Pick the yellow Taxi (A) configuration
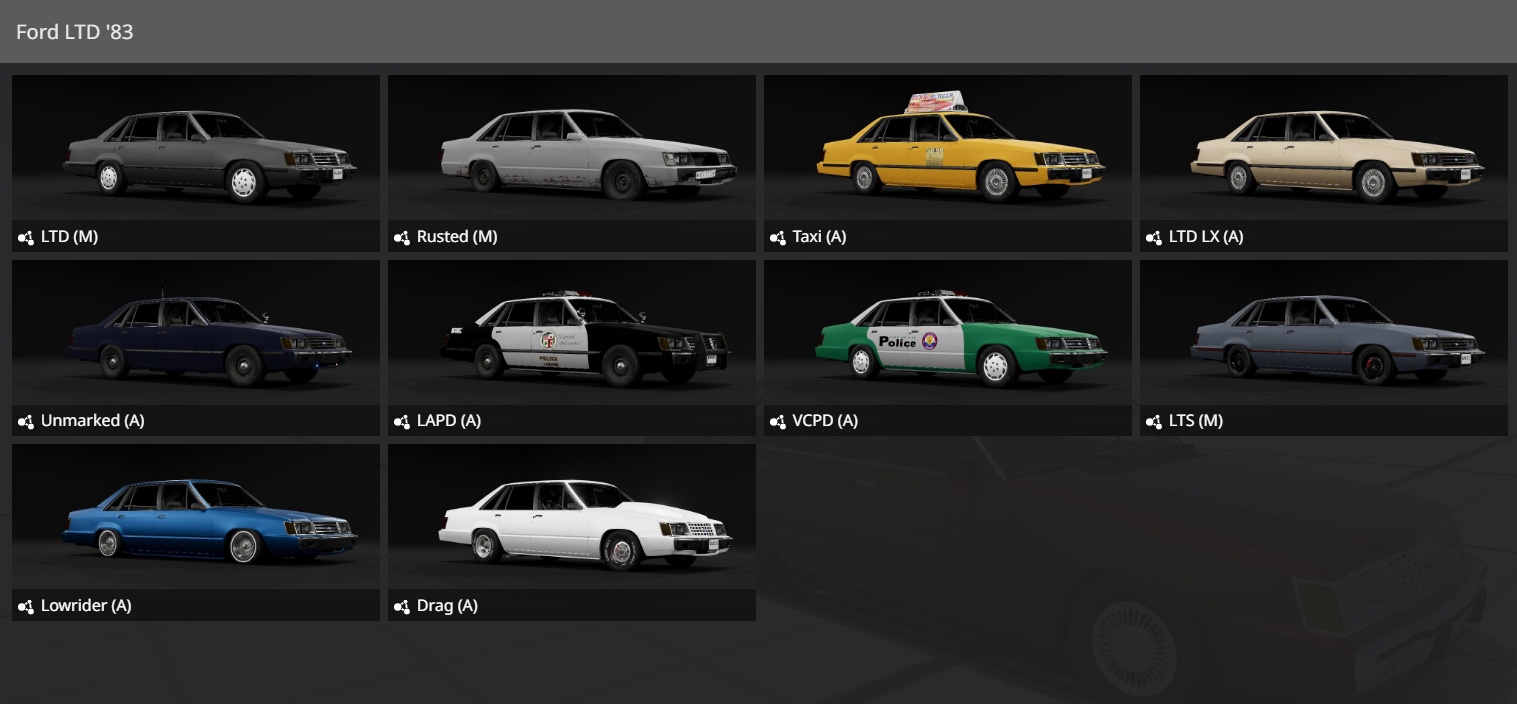1517x704 pixels. pos(948,162)
